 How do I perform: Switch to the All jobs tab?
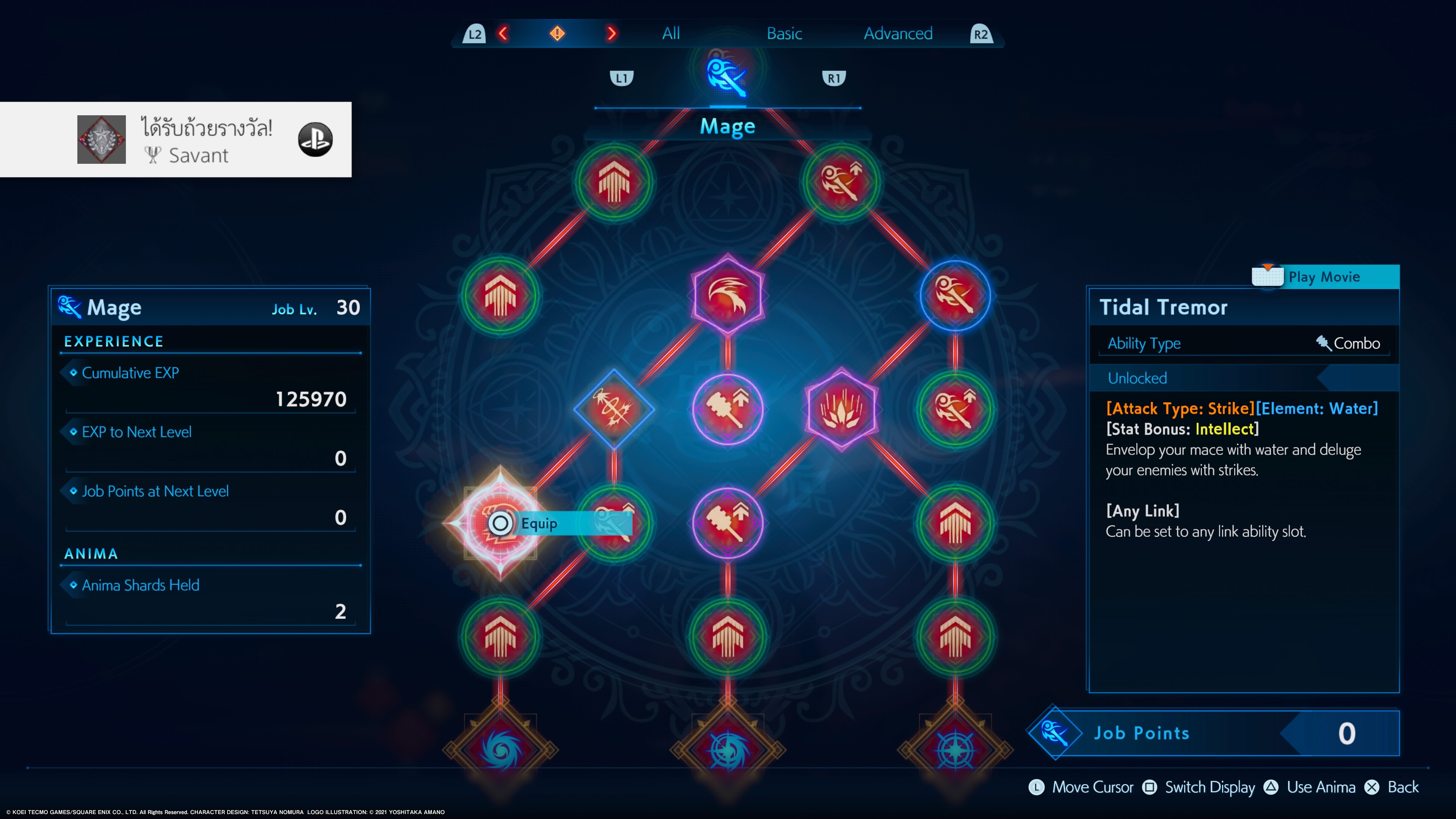[x=671, y=34]
